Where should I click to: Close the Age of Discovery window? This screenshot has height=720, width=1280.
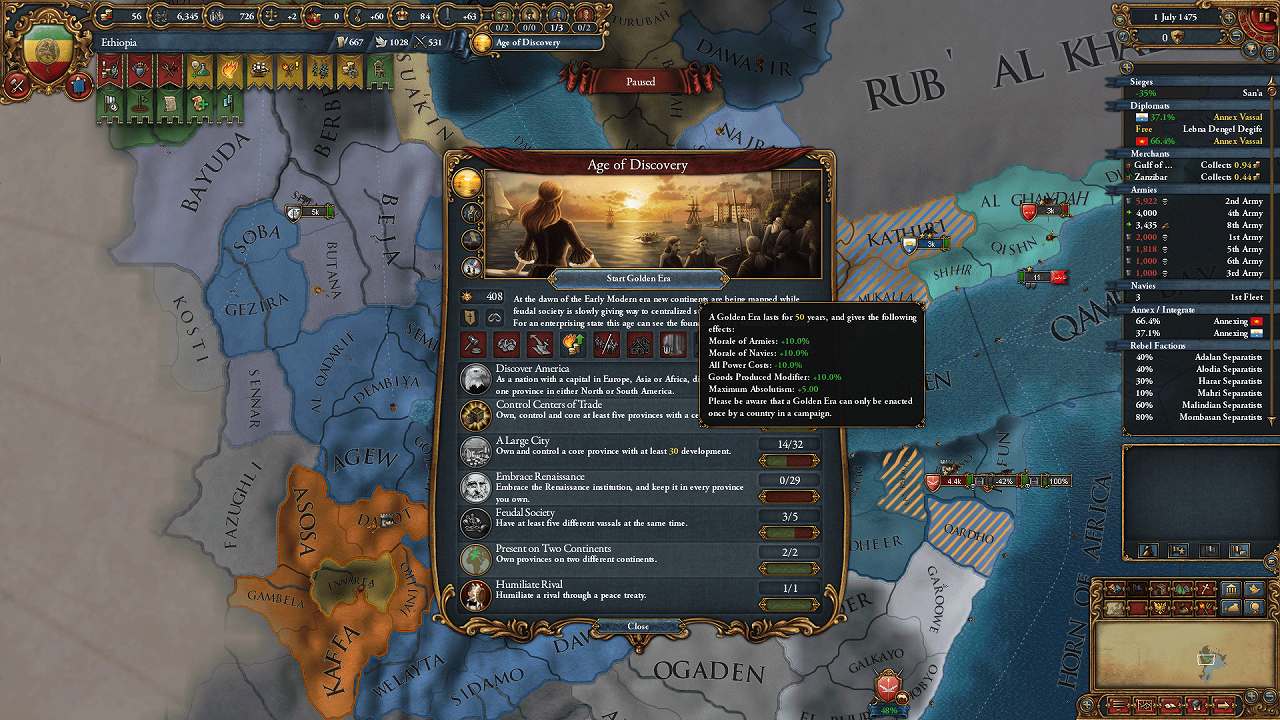(x=638, y=626)
